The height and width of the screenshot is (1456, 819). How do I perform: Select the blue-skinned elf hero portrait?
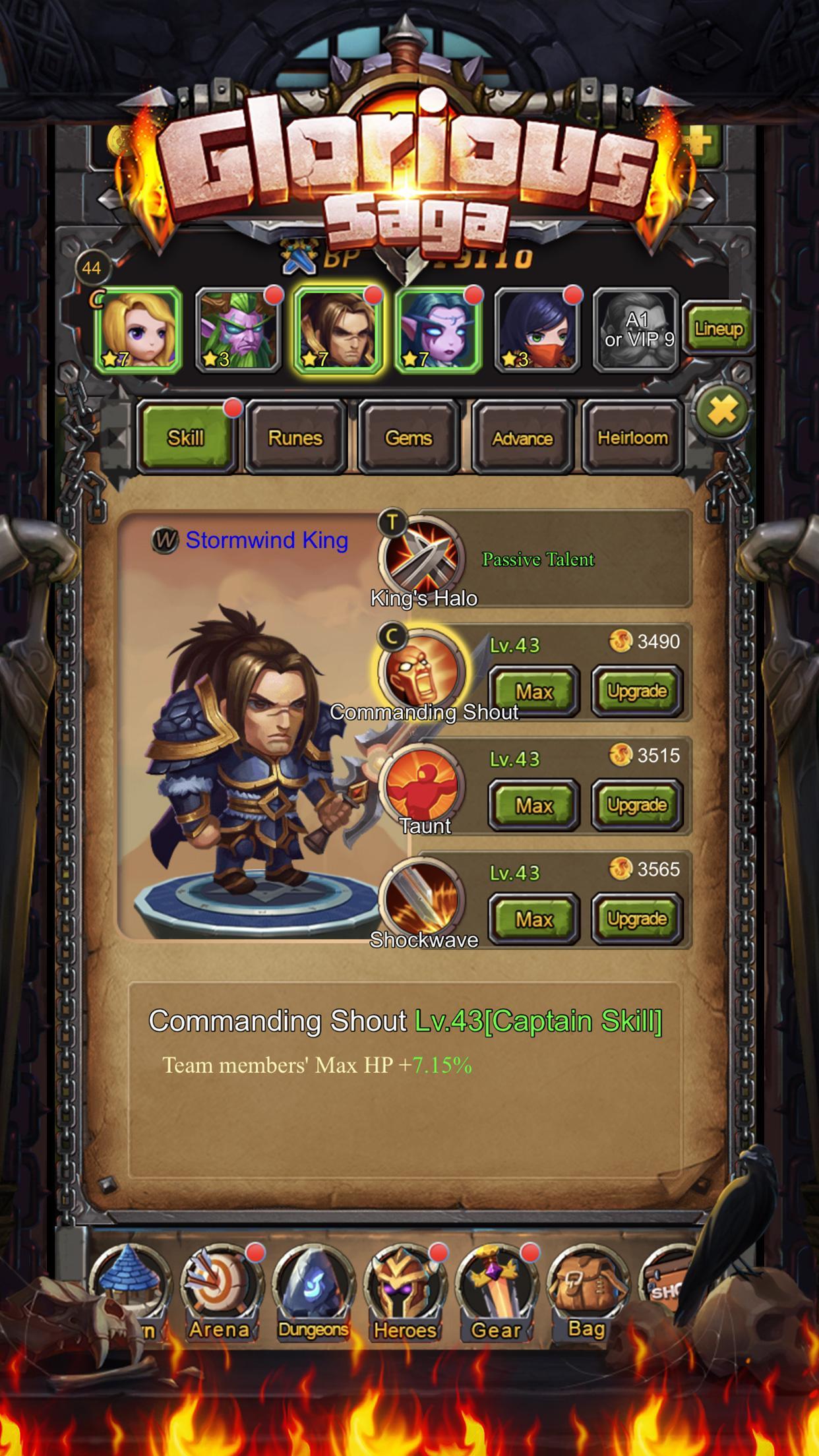pyautogui.click(x=438, y=330)
